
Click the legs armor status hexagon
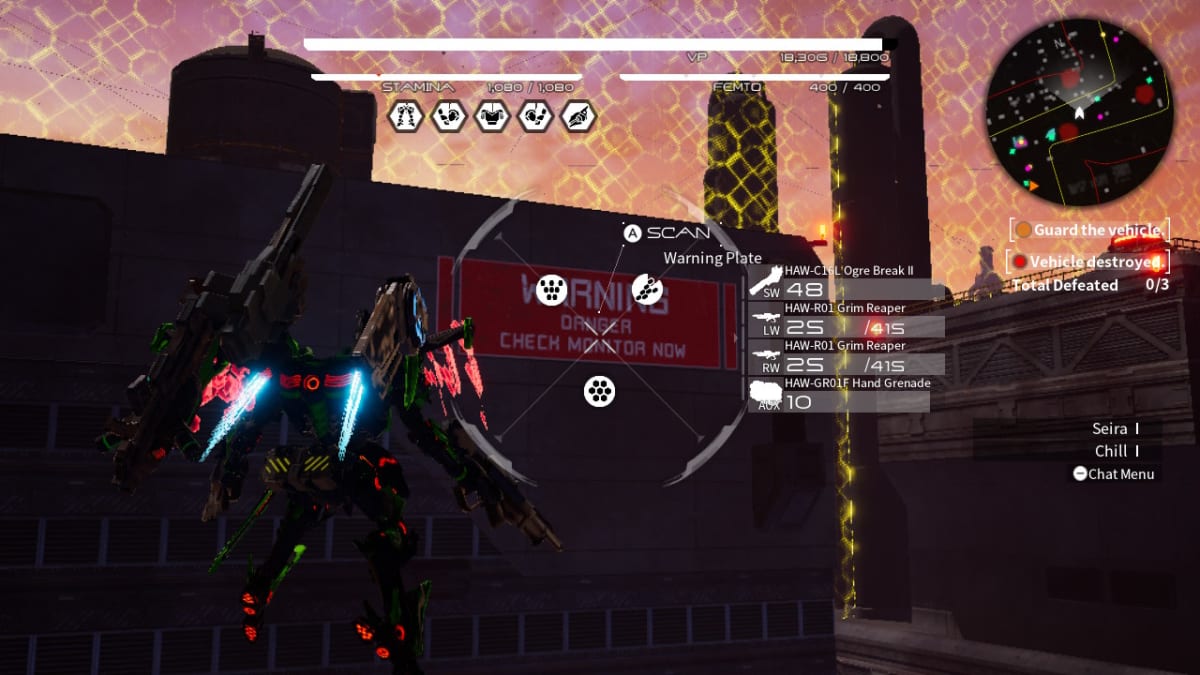pyautogui.click(x=404, y=116)
